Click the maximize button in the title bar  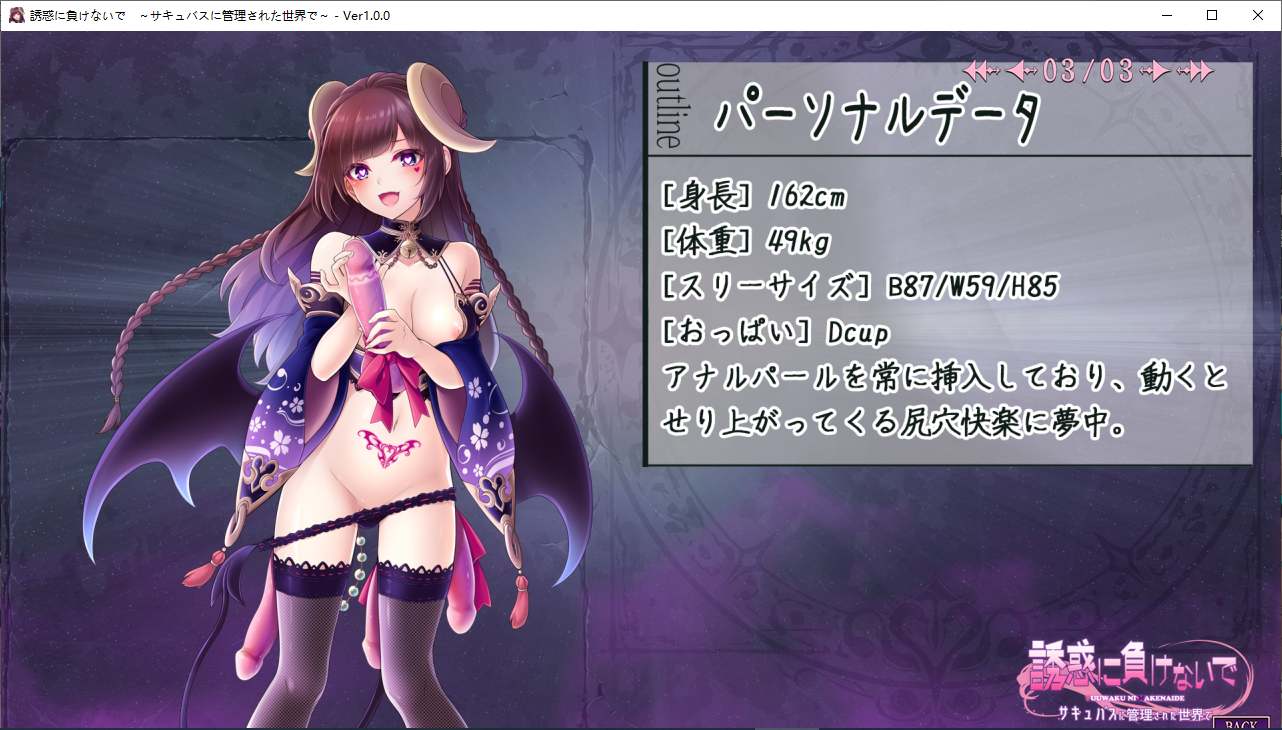[x=1211, y=15]
